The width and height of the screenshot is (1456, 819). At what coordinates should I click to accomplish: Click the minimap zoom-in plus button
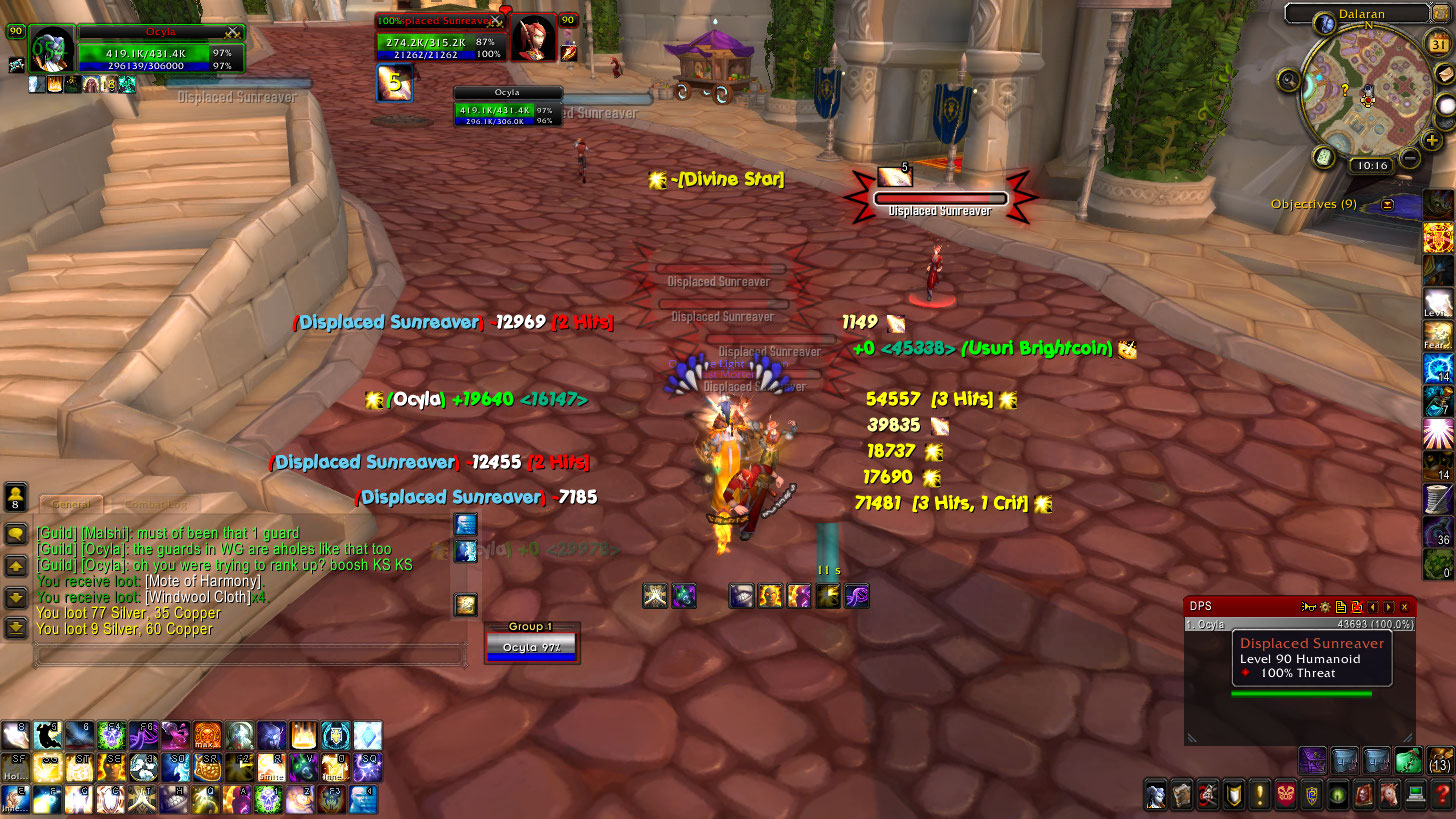[1433, 141]
